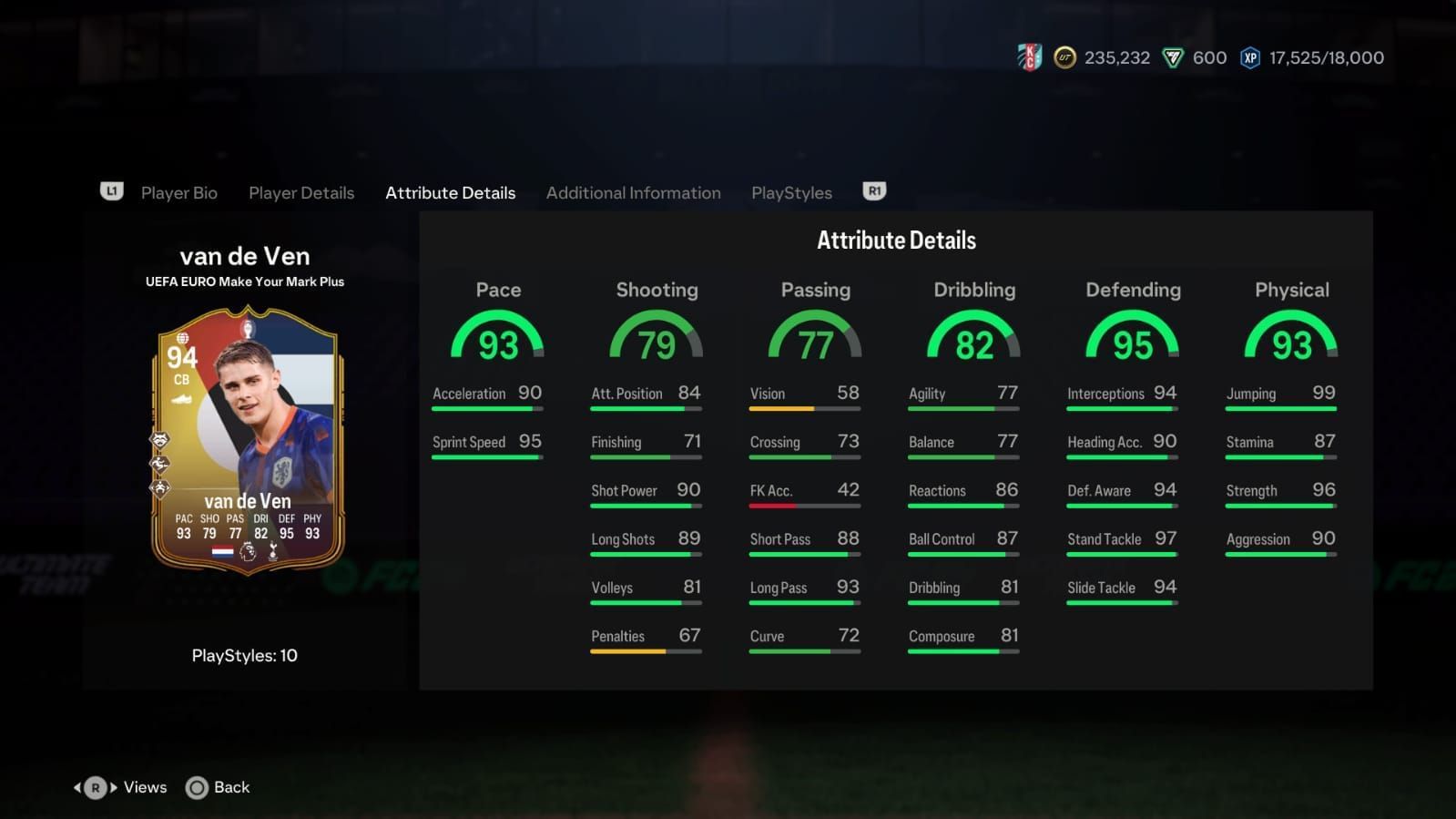Select the FC Points shield icon
The image size is (1456, 819).
point(1173,57)
